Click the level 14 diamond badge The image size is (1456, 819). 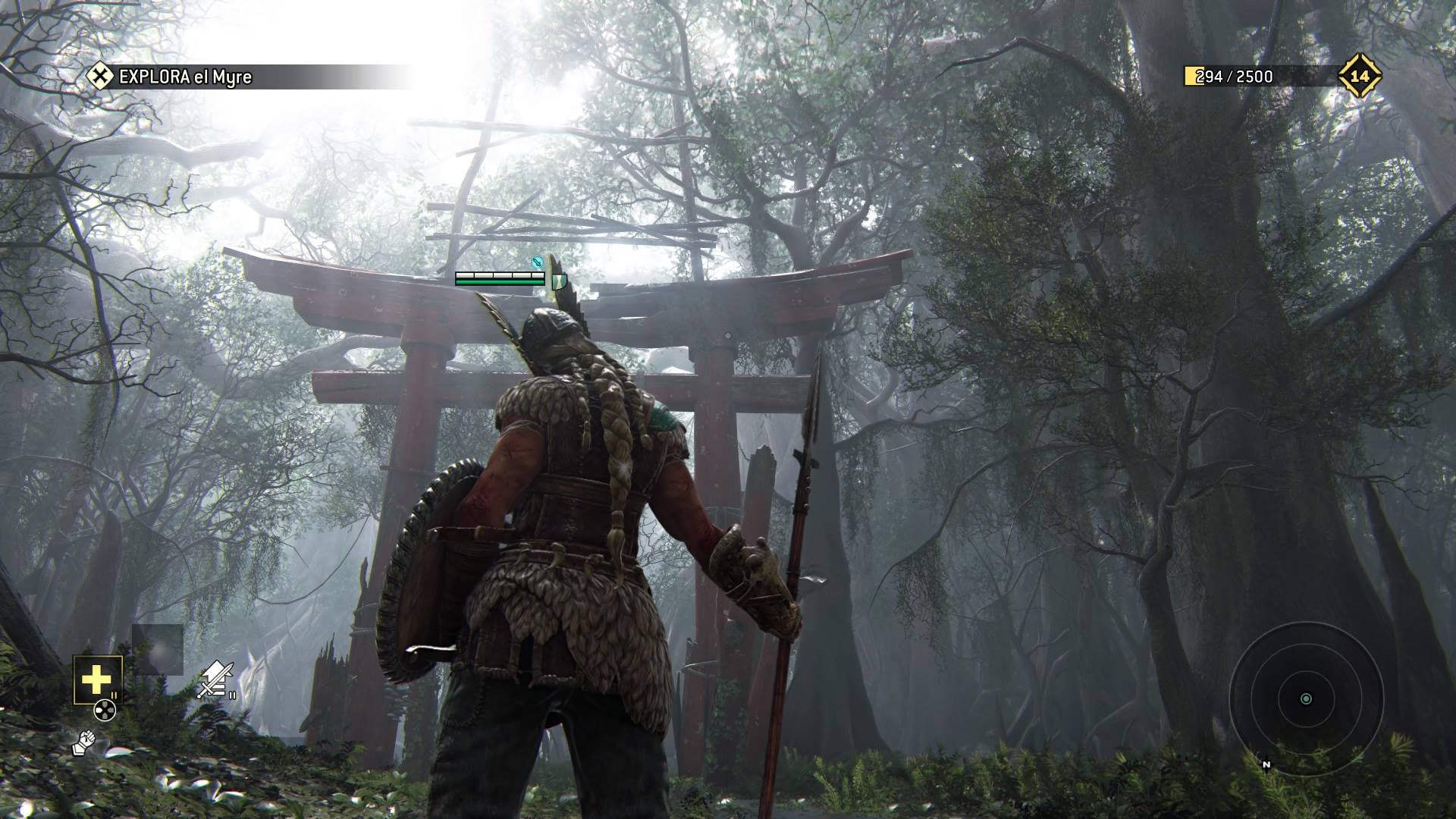1359,76
